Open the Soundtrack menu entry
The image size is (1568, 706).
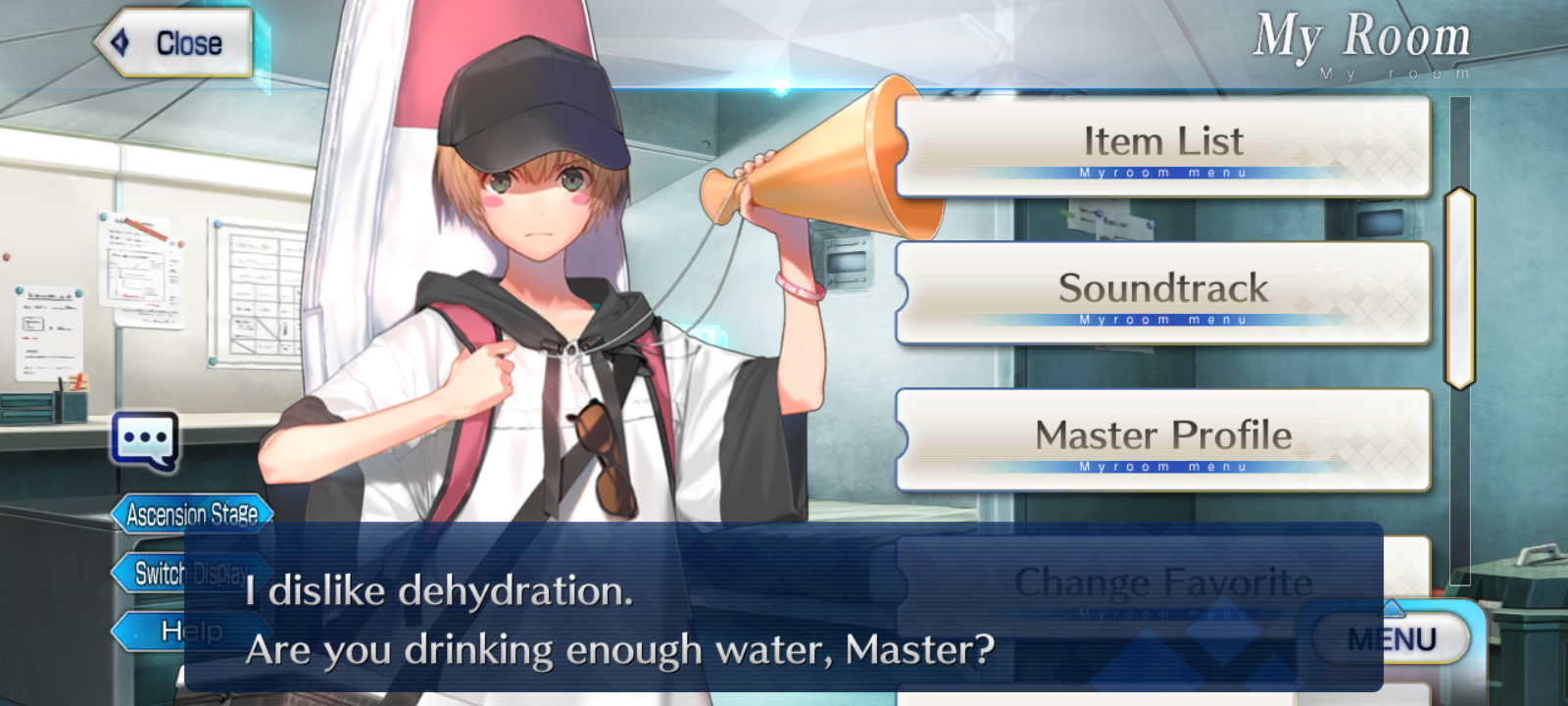click(1162, 293)
